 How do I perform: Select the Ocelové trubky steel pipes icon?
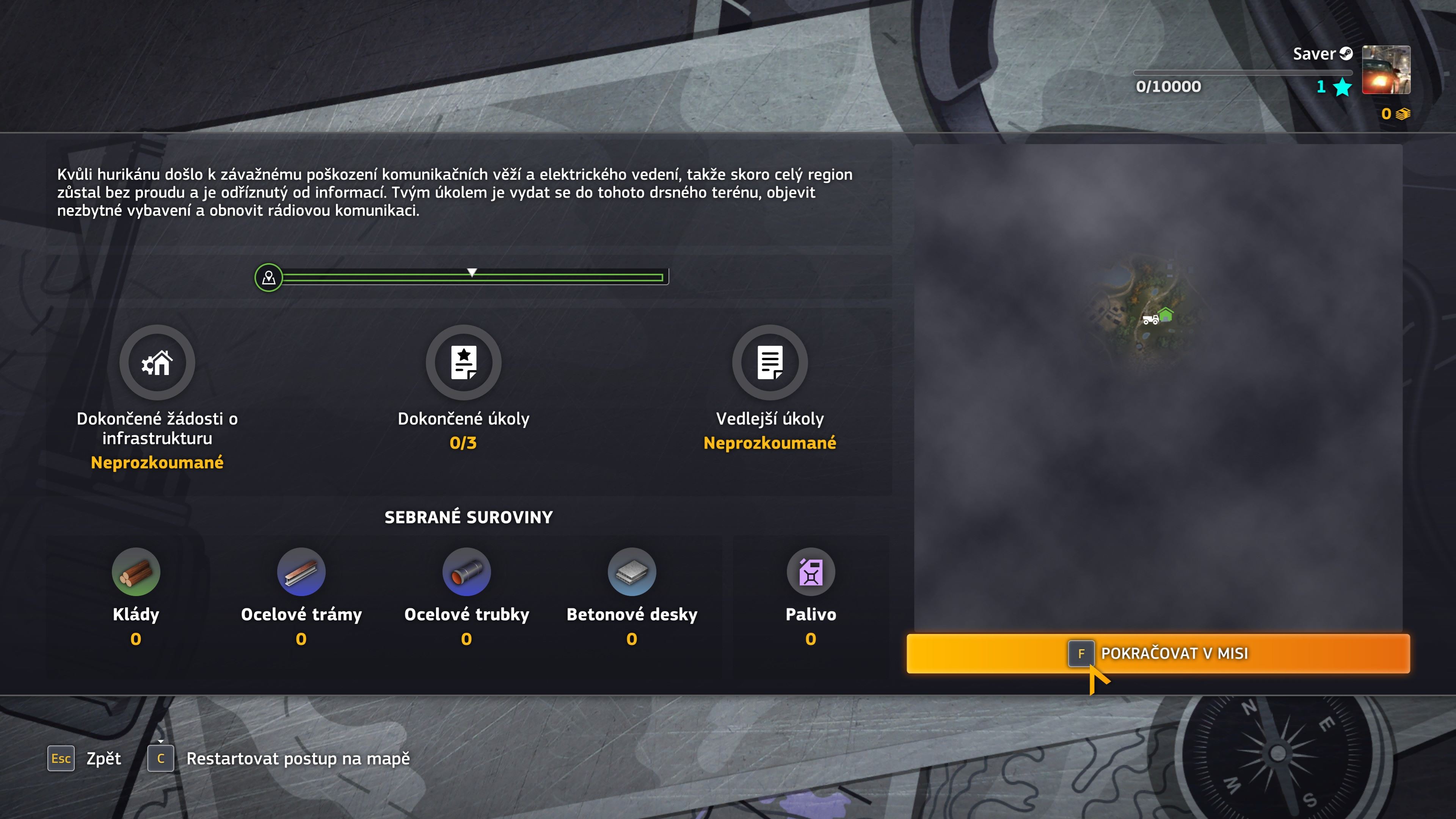[x=466, y=571]
